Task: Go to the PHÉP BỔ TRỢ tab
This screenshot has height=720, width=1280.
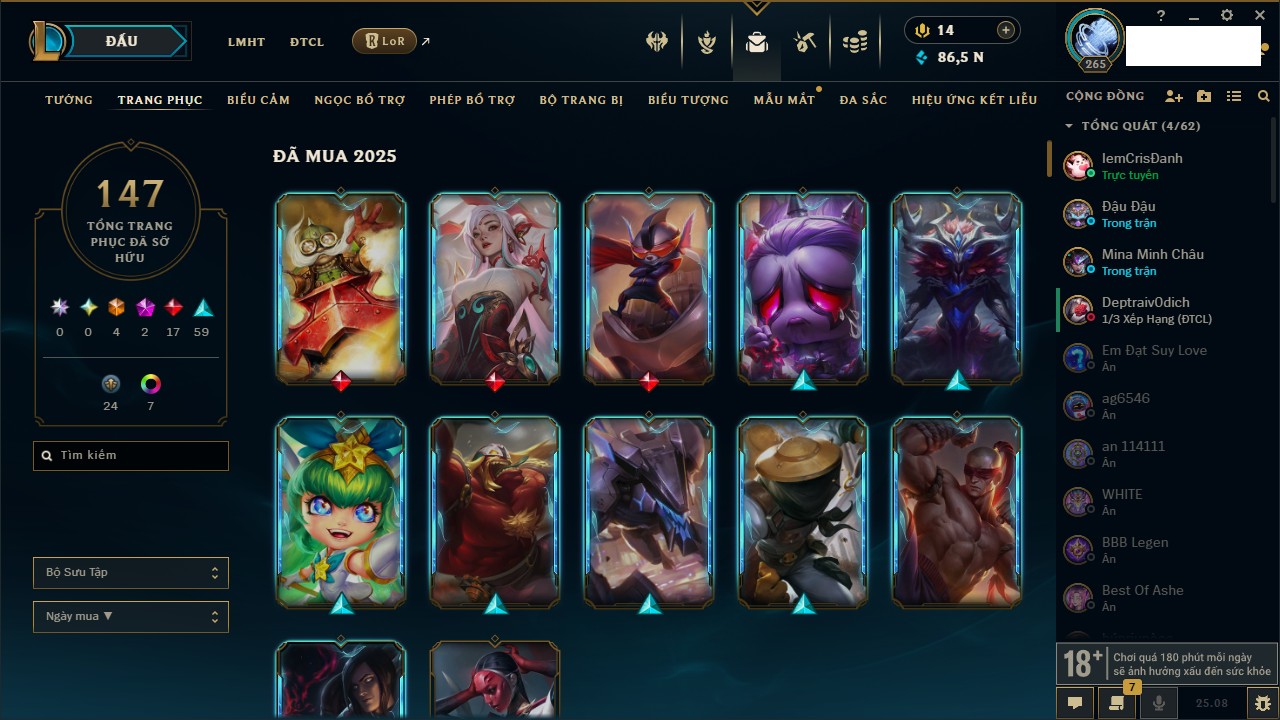Action: coord(472,100)
